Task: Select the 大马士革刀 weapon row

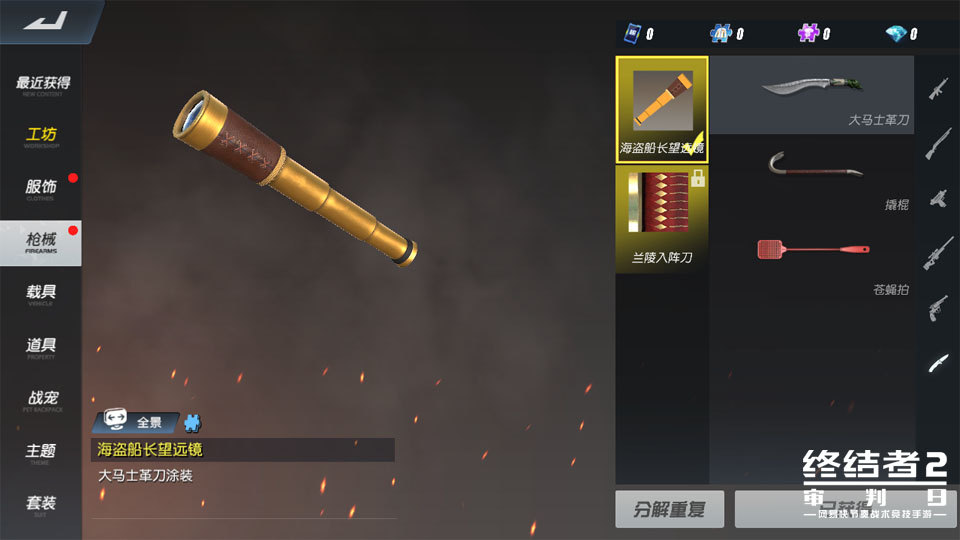Action: [x=811, y=95]
